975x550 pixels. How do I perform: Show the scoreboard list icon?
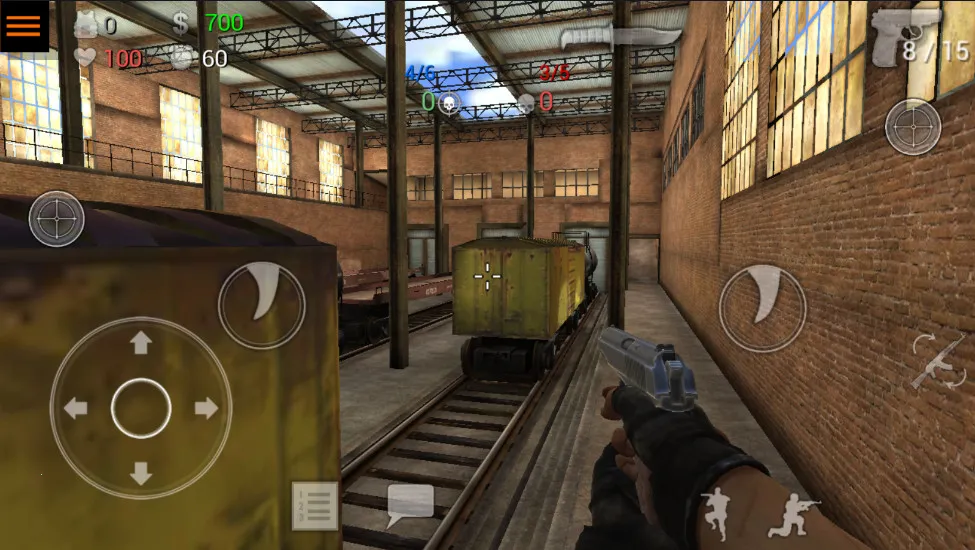click(x=315, y=506)
